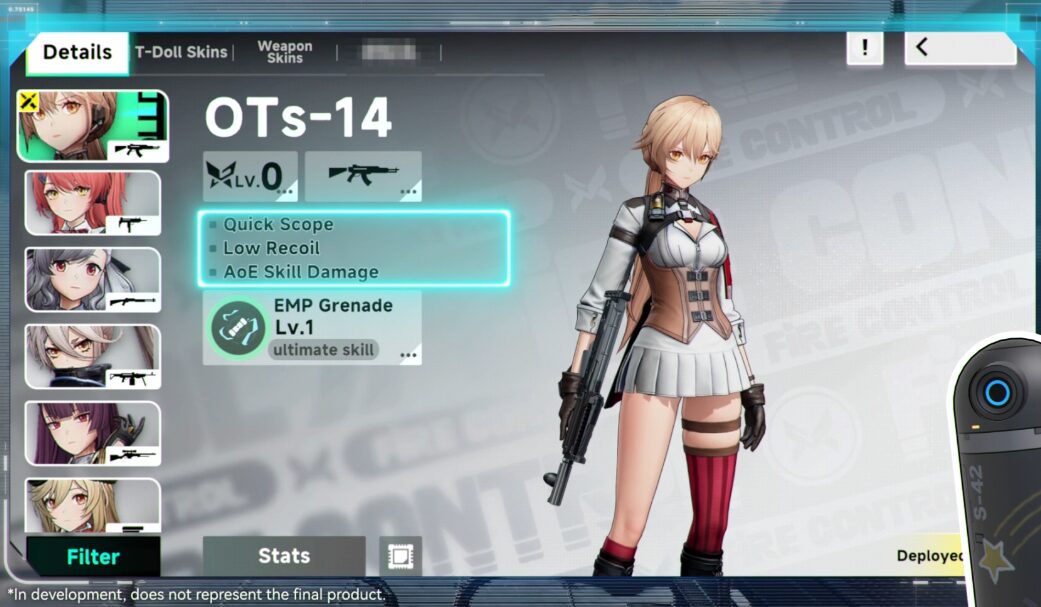
Task: Open the assault rifle weapon panel
Action: 363,175
